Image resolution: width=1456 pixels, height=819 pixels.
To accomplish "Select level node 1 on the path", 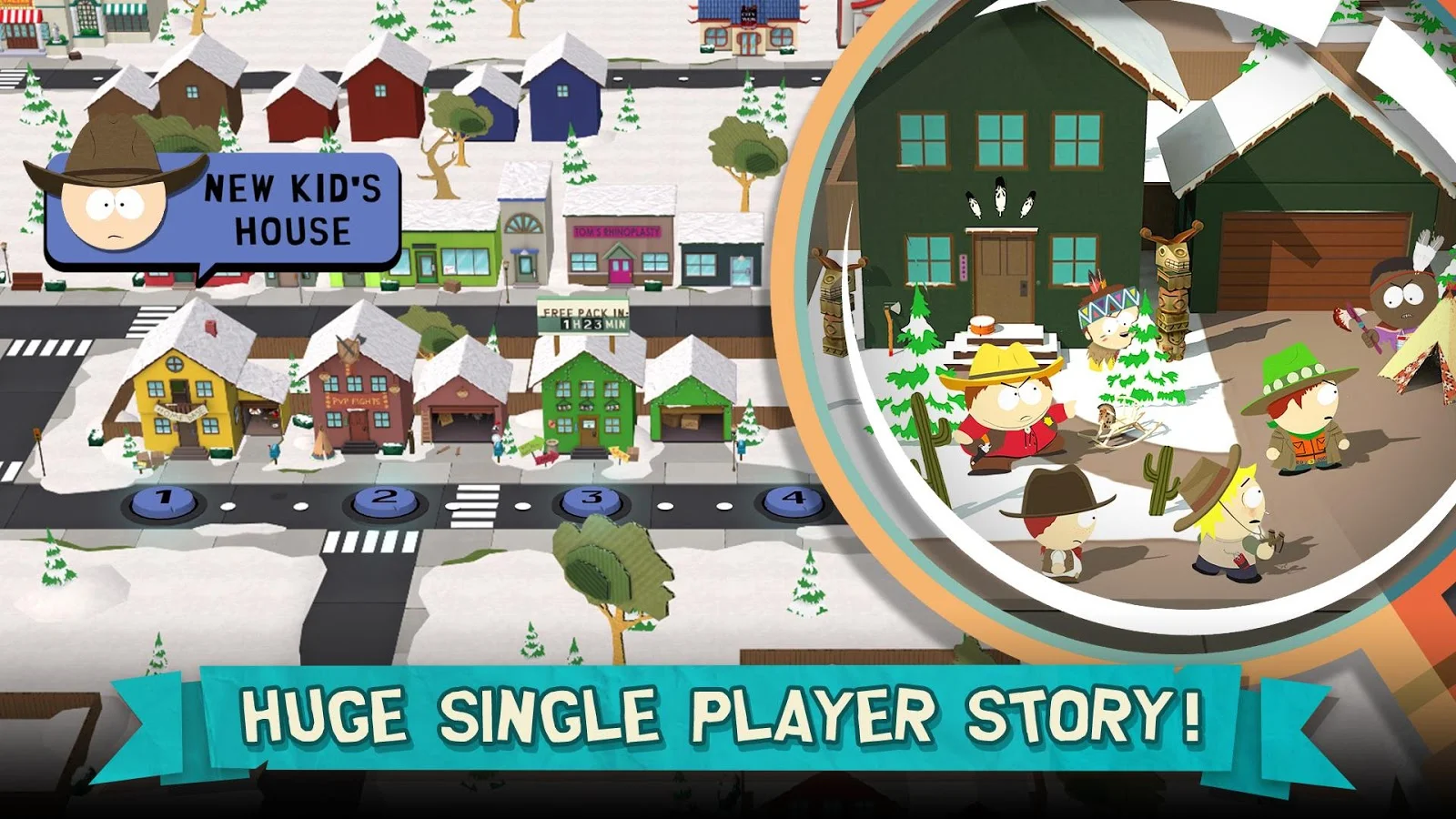I will click(165, 497).
